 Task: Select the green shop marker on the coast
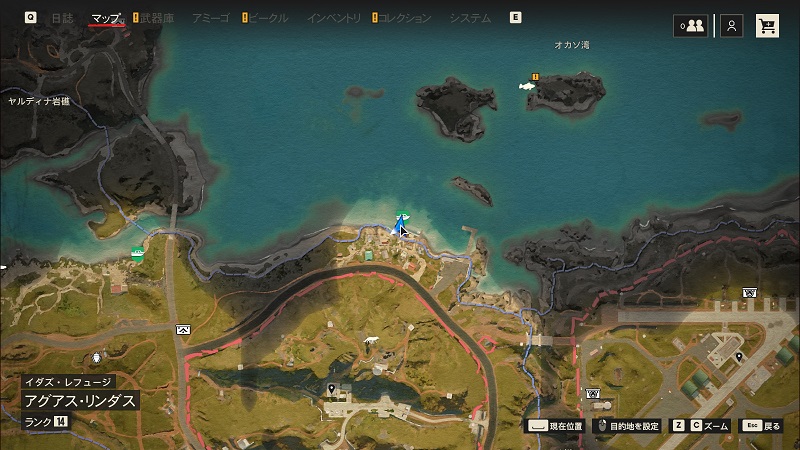pyautogui.click(x=137, y=254)
